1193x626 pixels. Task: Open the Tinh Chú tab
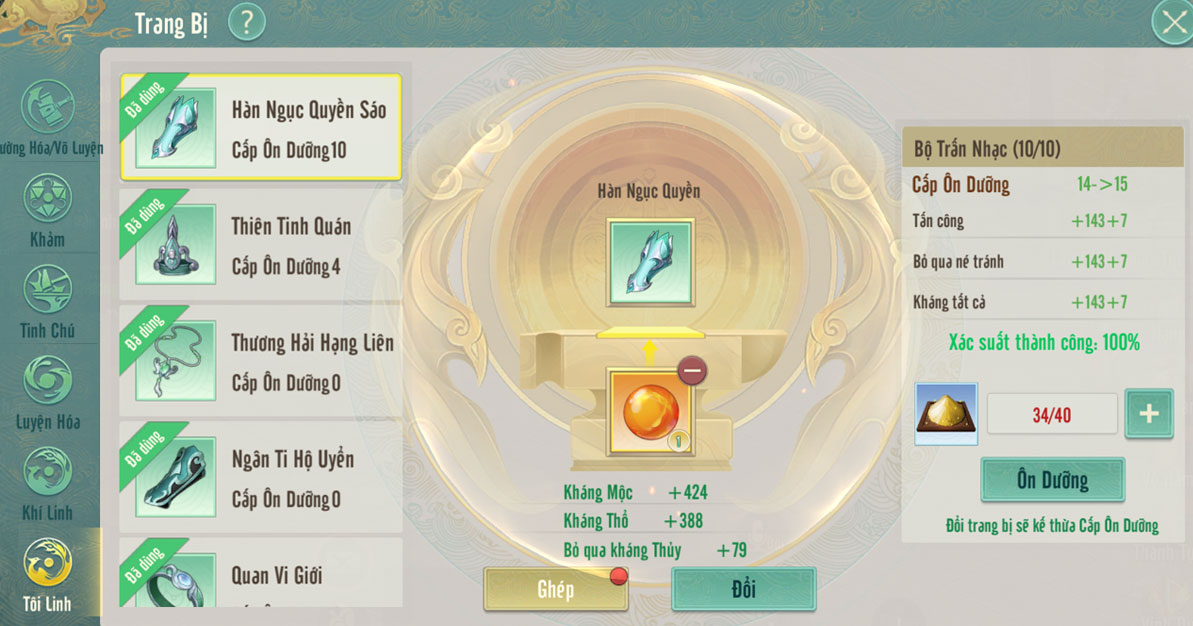coord(47,301)
